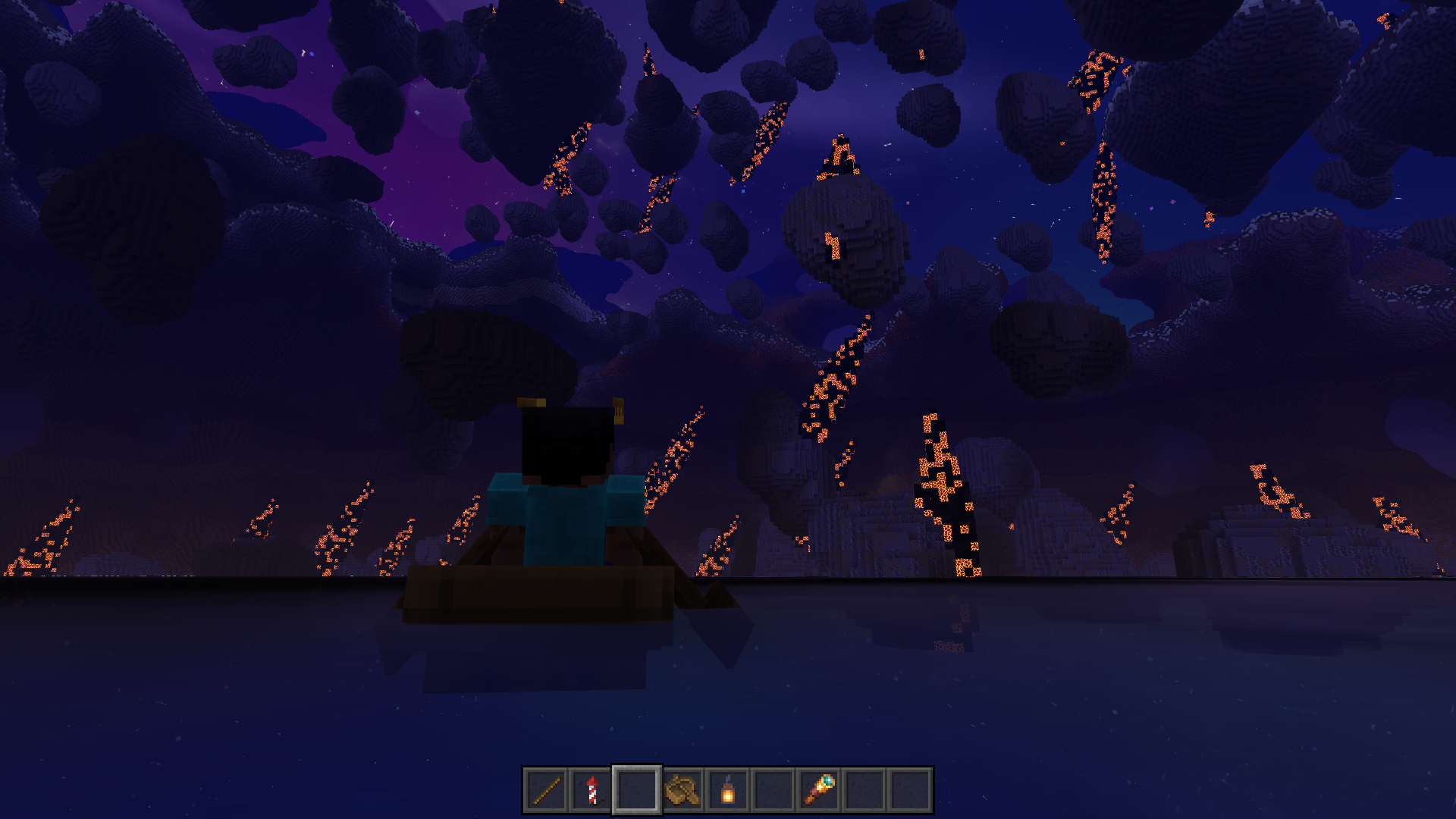Select the wooden boat item slot

[x=682, y=790]
